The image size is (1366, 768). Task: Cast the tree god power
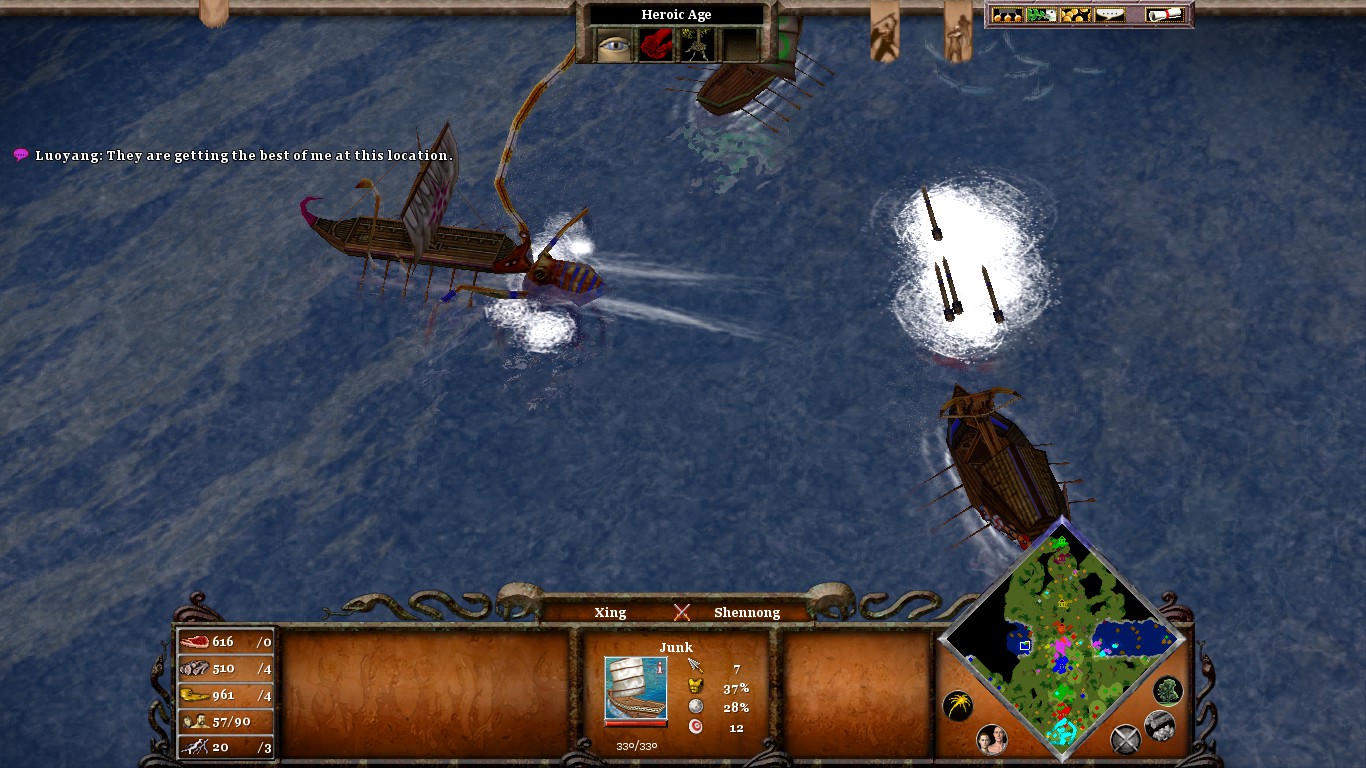pyautogui.click(x=697, y=45)
